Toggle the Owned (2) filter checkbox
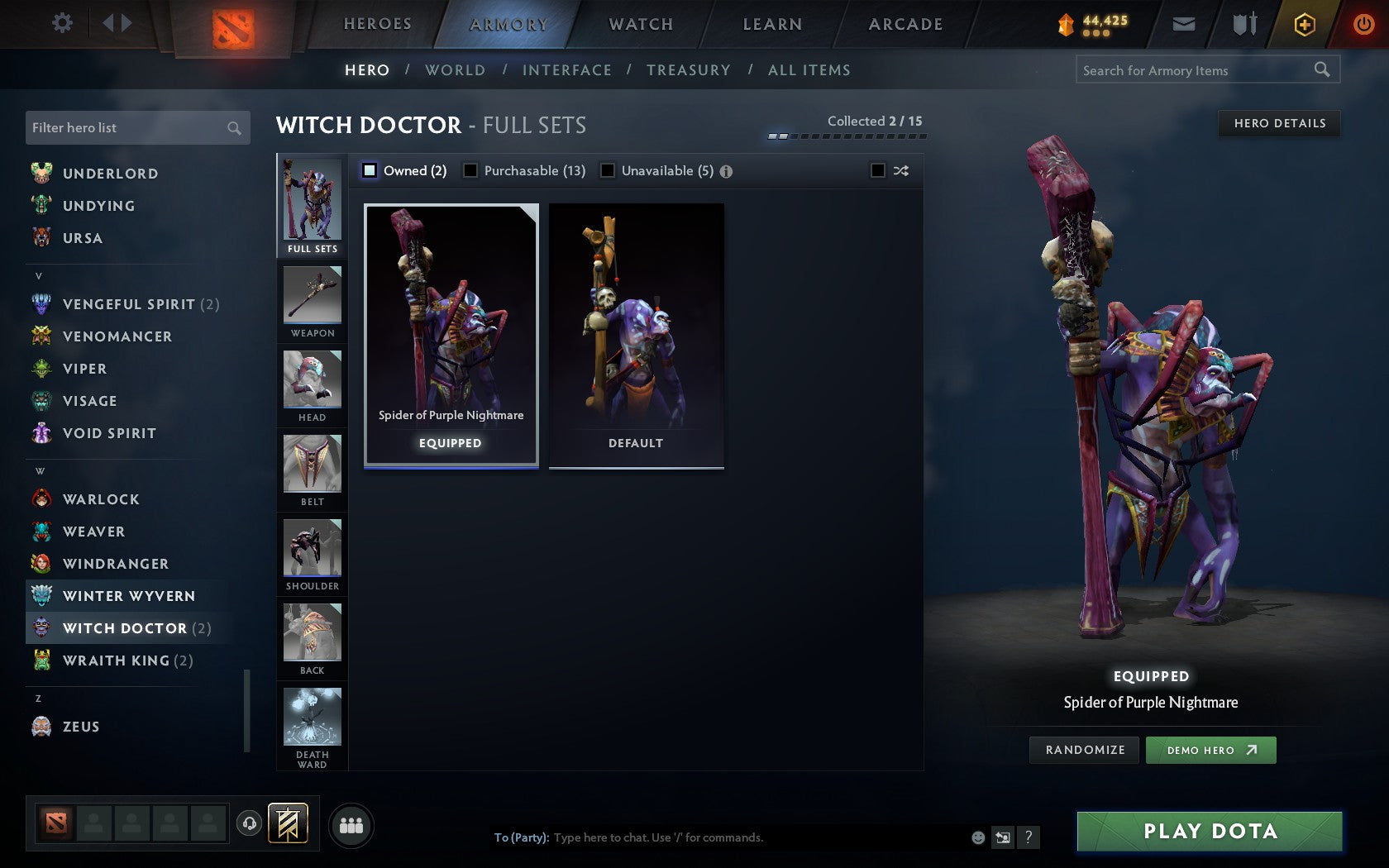The image size is (1389, 868). click(369, 170)
